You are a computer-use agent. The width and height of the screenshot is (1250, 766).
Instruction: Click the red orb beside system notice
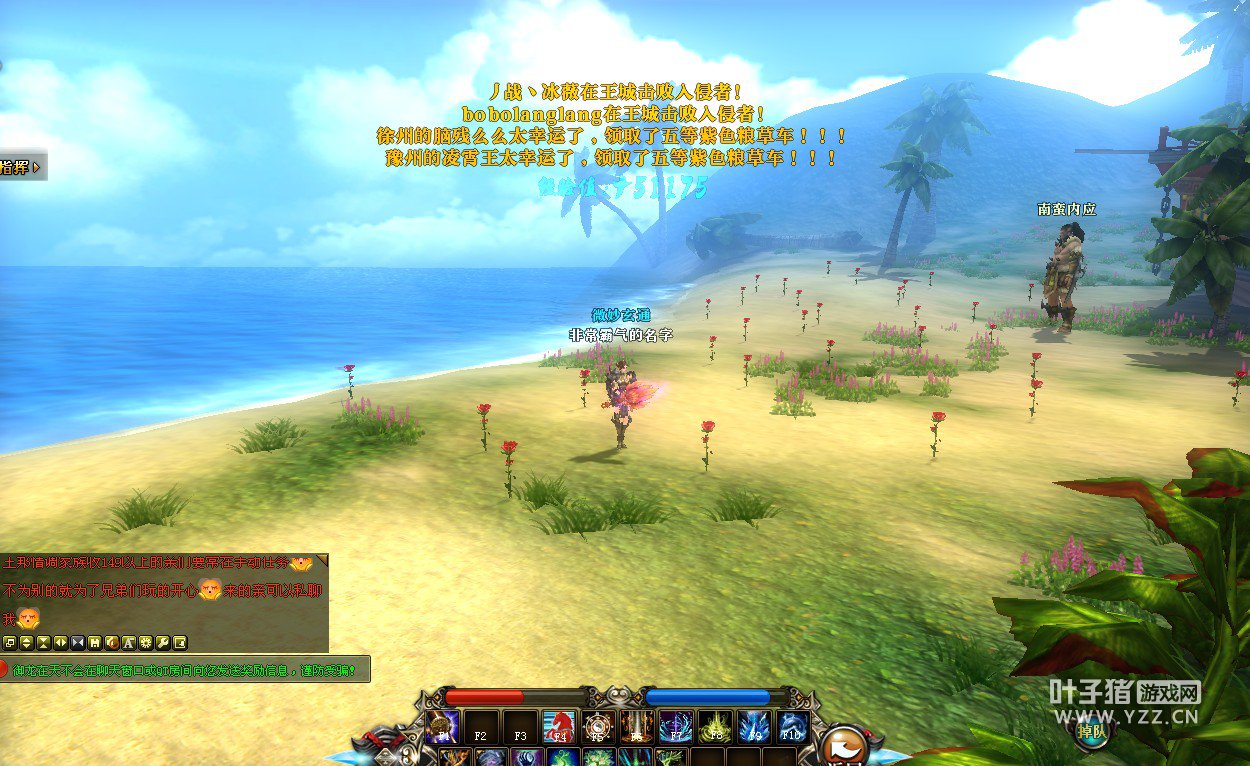coord(3,669)
